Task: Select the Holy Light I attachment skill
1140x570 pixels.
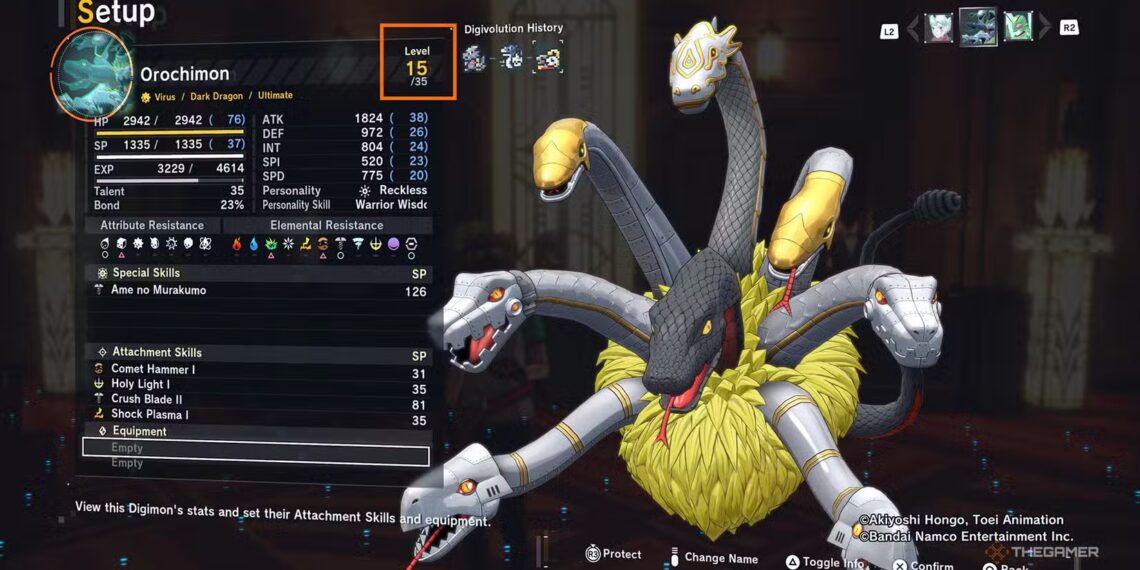Action: [140, 385]
